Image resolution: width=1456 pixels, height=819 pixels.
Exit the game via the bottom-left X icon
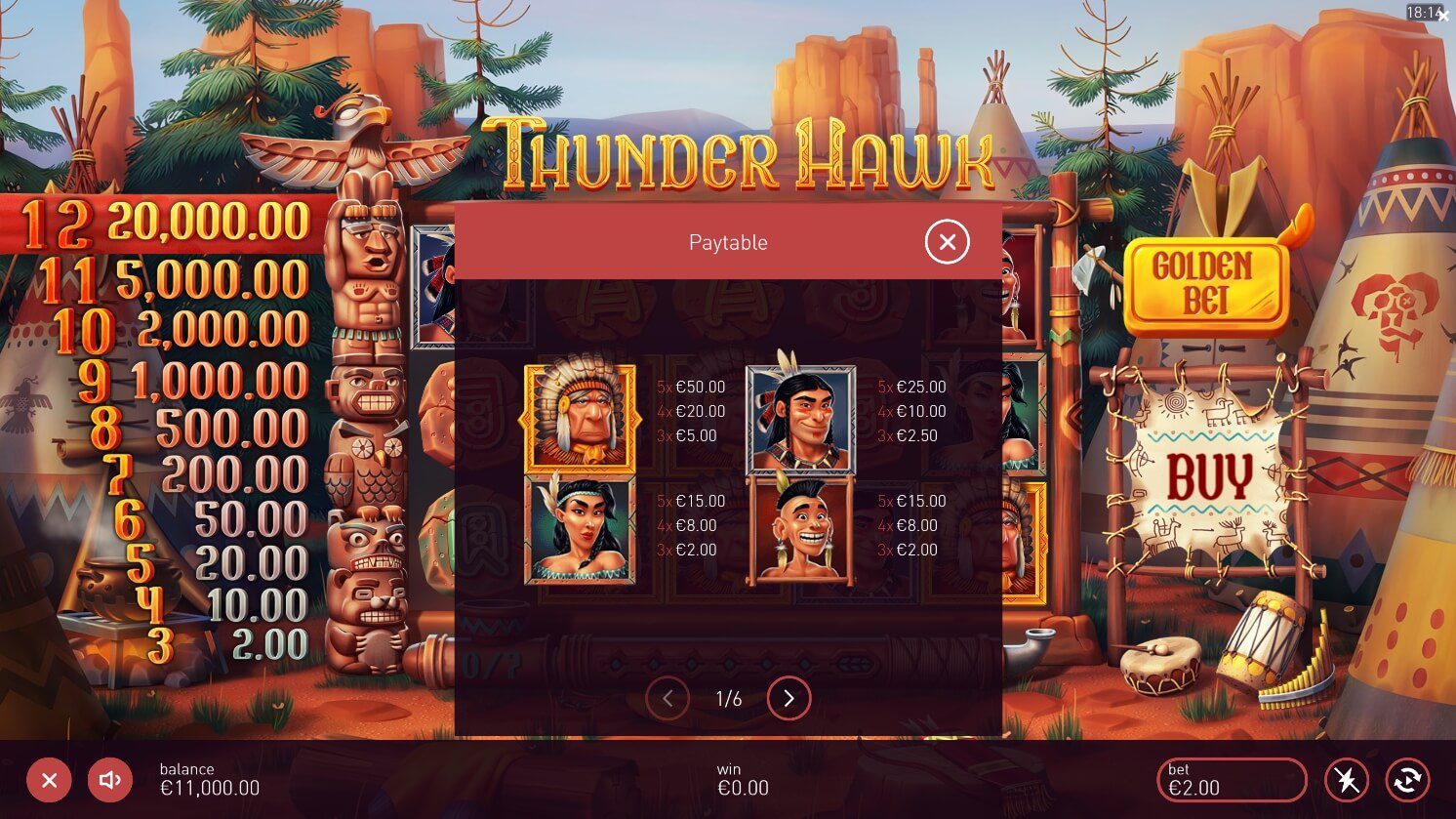(x=50, y=780)
